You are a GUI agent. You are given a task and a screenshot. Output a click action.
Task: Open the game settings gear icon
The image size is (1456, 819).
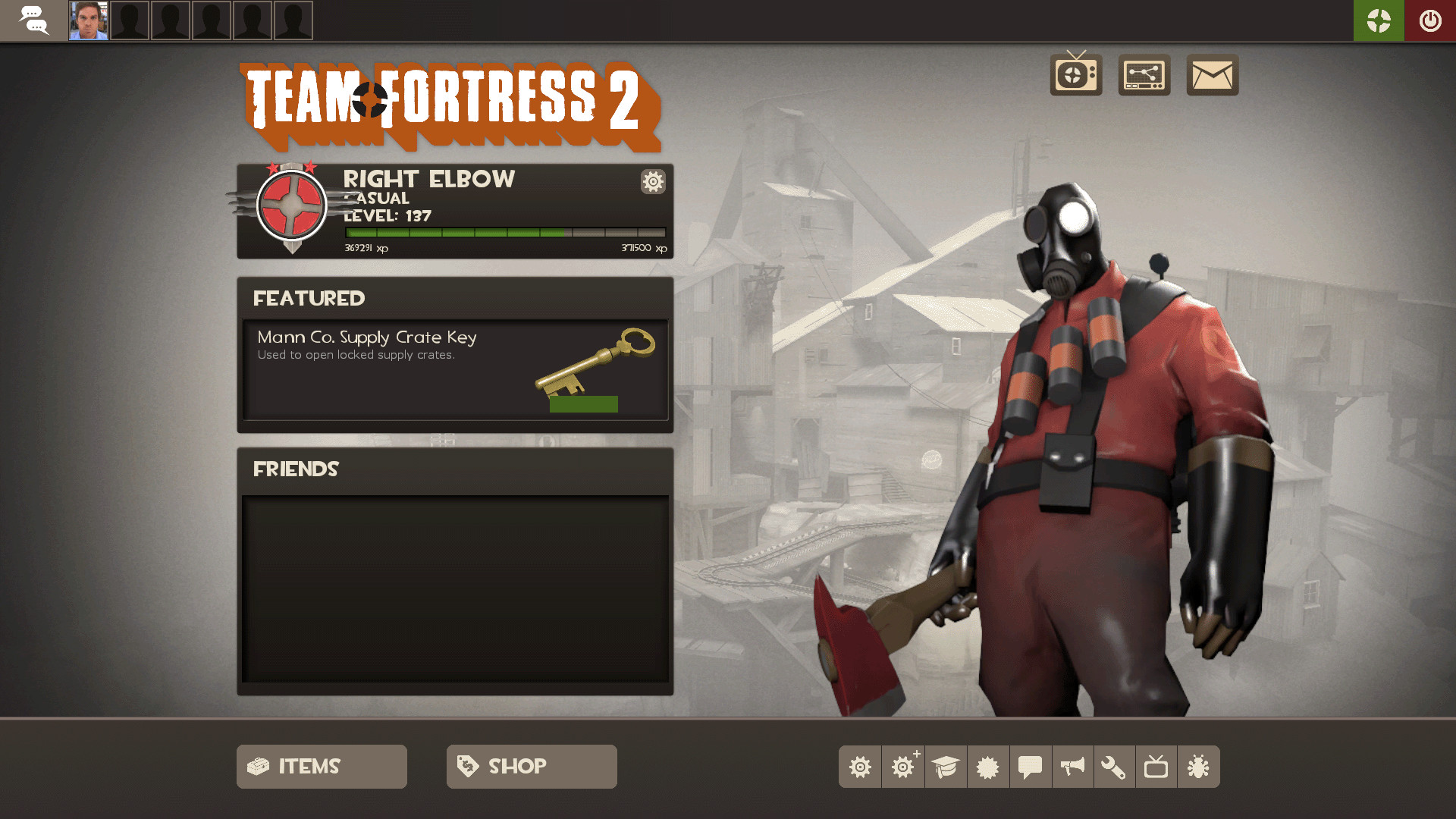(859, 767)
